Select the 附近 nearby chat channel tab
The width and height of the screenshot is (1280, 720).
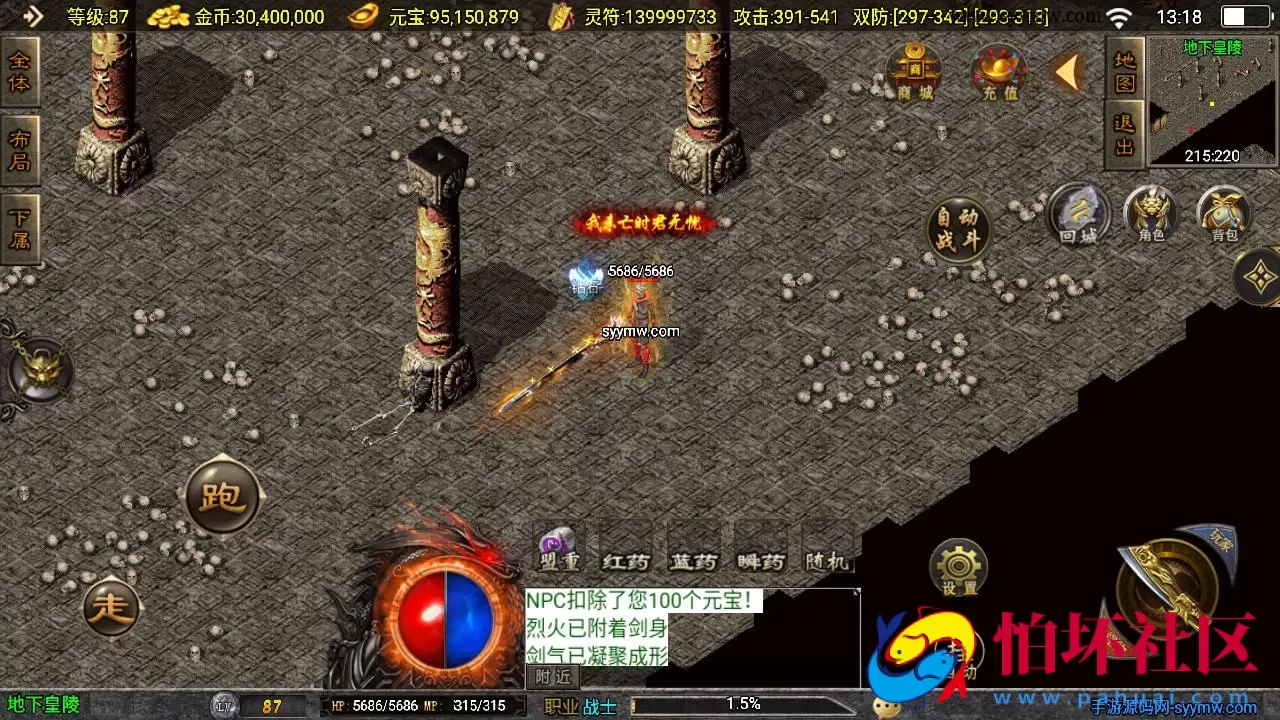552,676
